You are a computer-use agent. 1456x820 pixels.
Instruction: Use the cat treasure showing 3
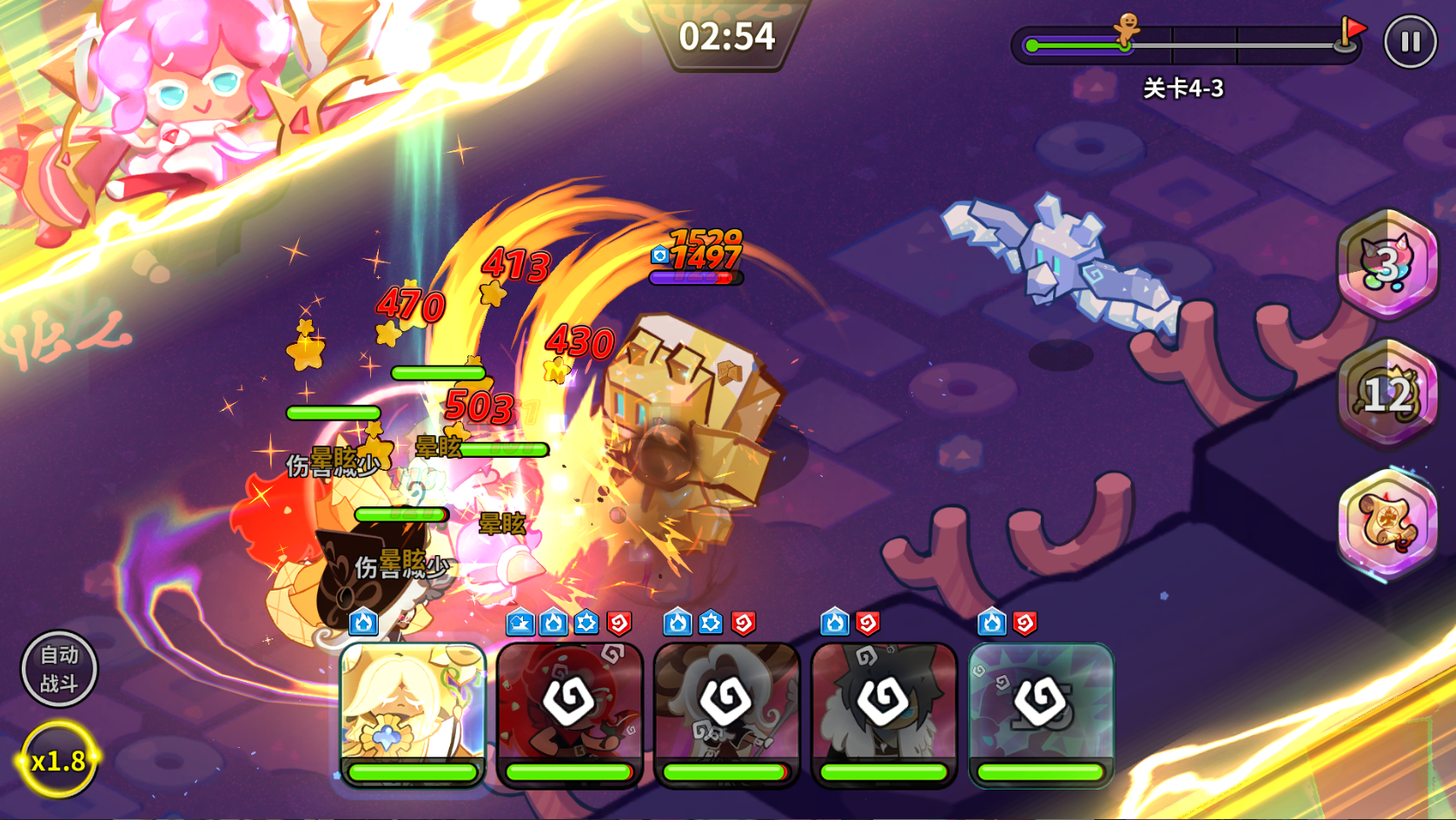(1387, 264)
